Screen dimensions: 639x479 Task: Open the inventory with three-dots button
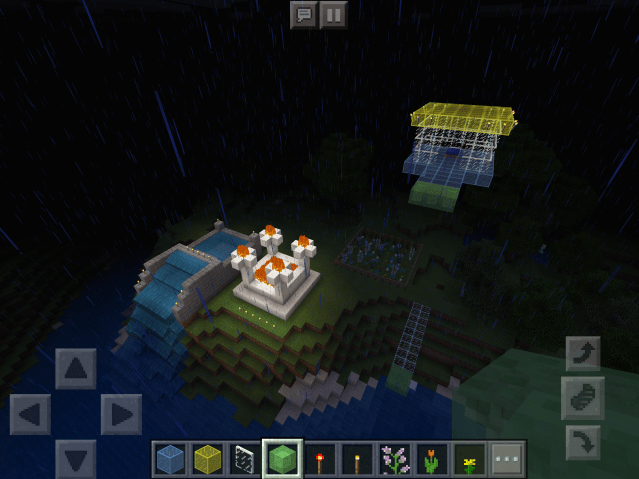pyautogui.click(x=507, y=459)
